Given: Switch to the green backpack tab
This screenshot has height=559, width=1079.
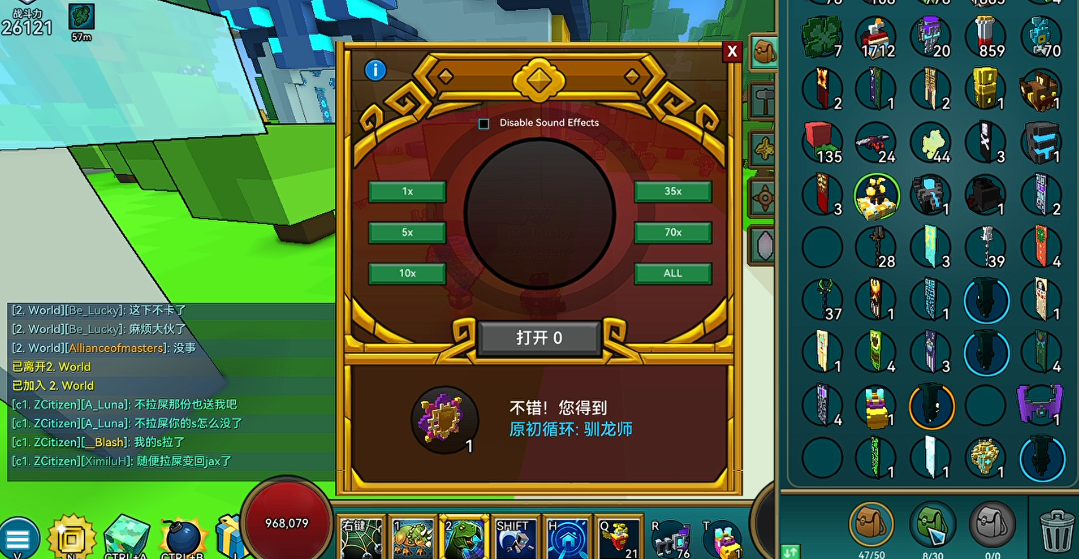Looking at the screenshot, I should pyautogui.click(x=932, y=524).
